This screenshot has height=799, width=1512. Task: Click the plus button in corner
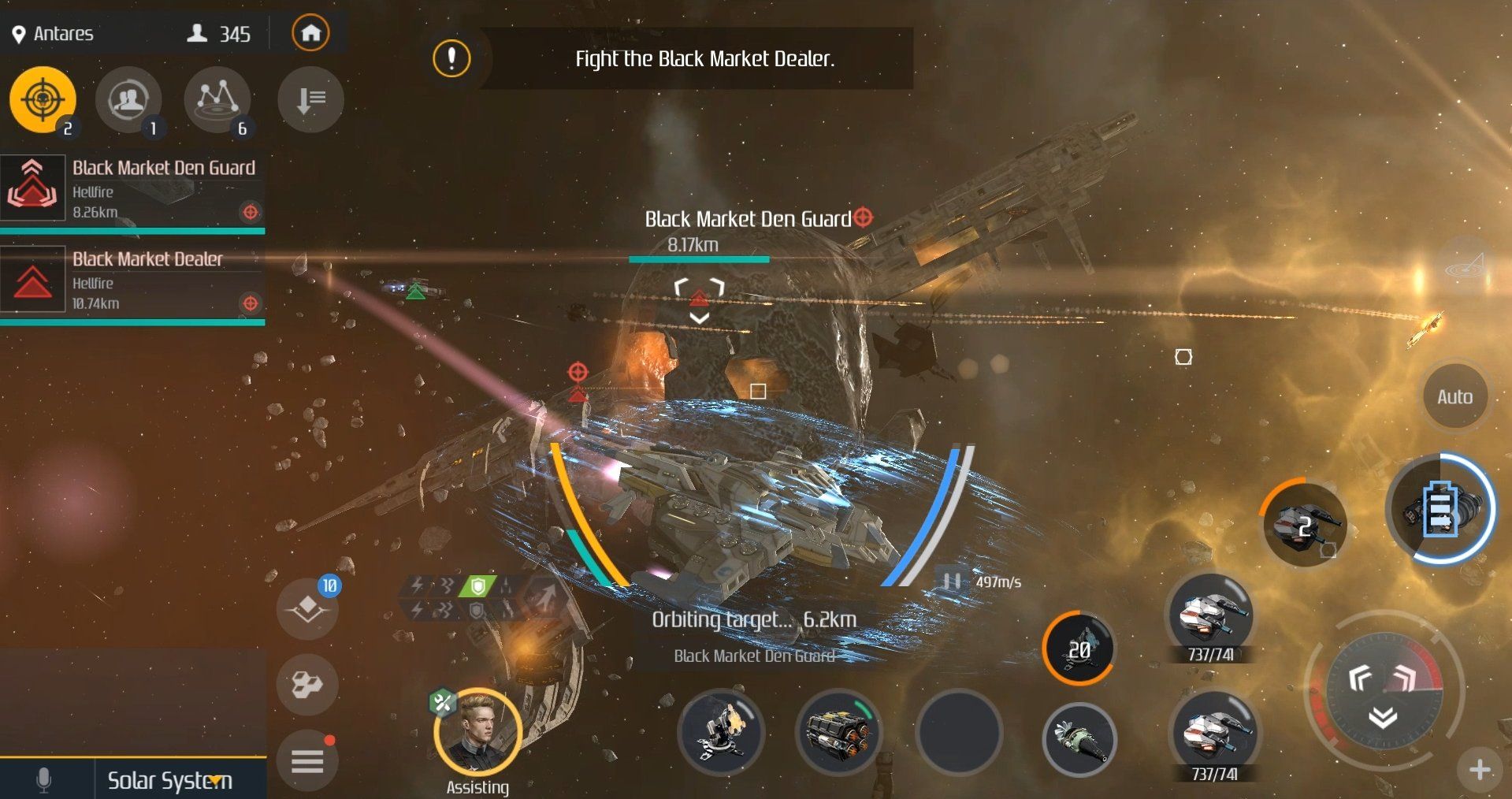tap(1479, 769)
